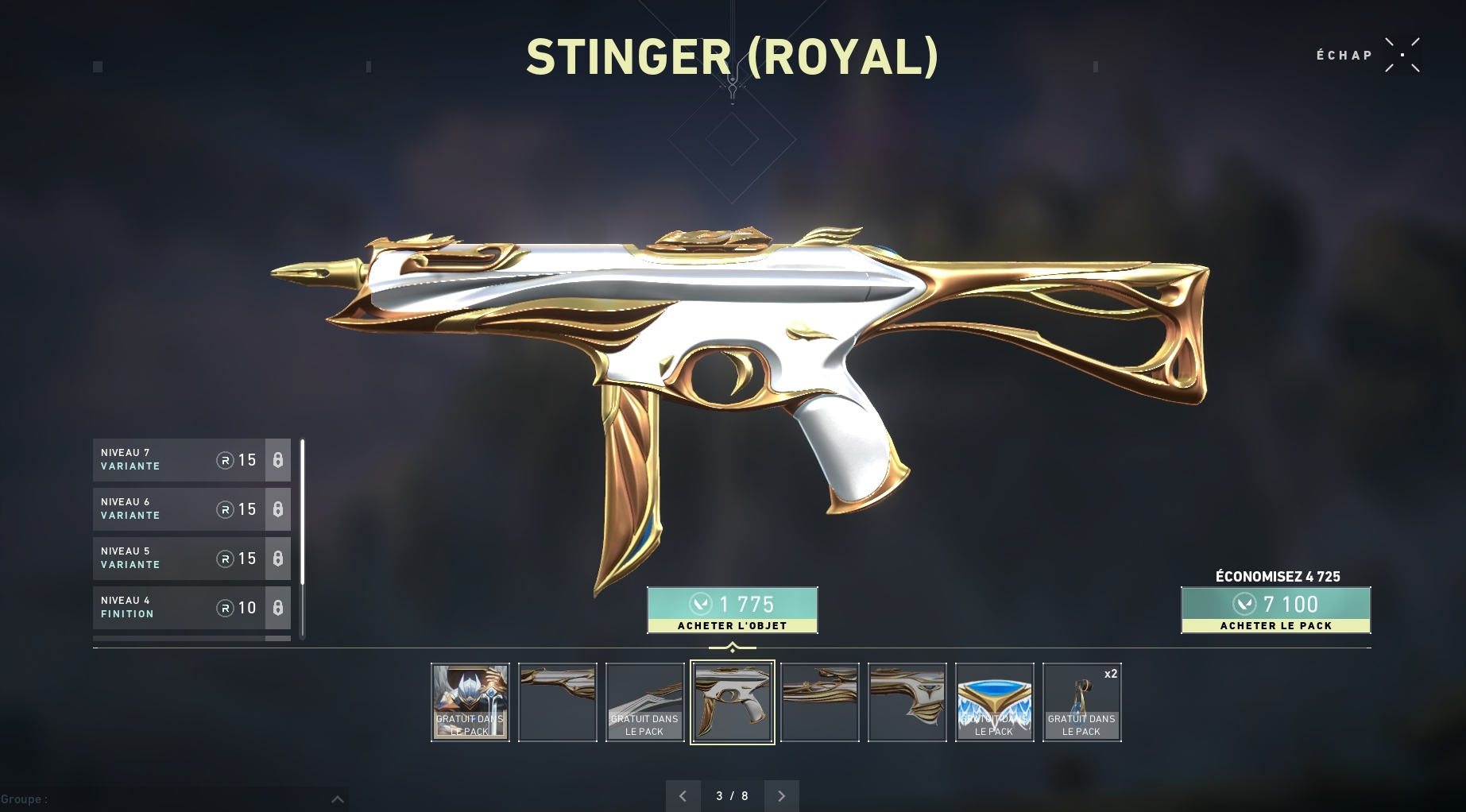Go to the previous pack item
1466x812 pixels.
click(x=683, y=795)
